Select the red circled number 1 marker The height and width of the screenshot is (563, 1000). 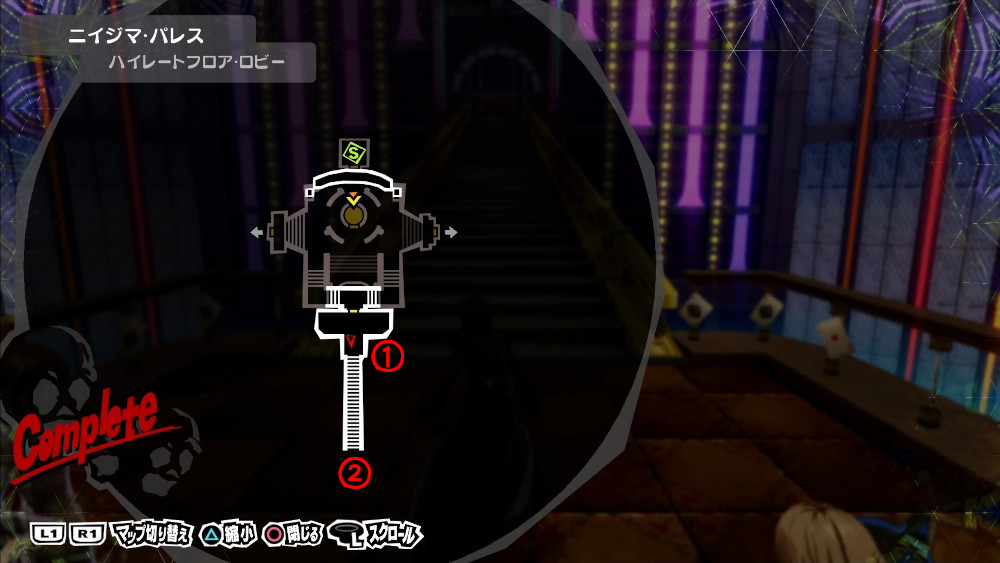[x=386, y=358]
